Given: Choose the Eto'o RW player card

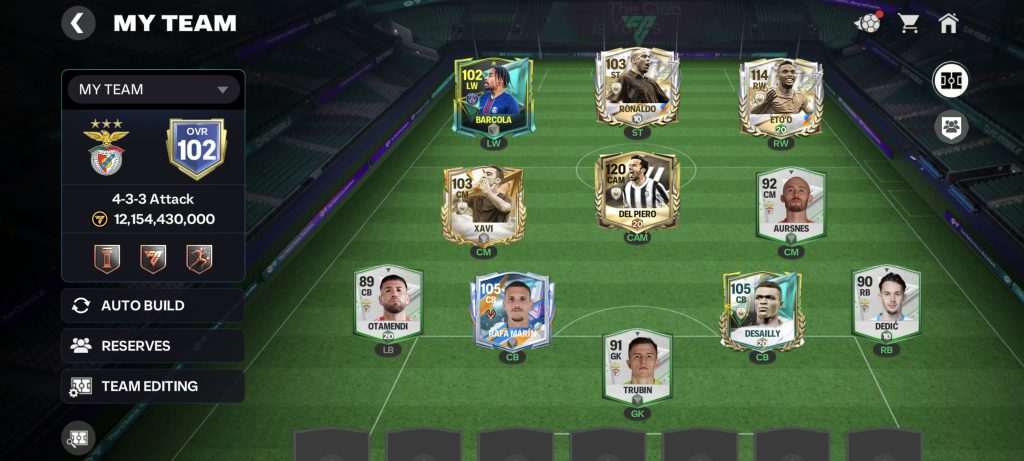Looking at the screenshot, I should click(781, 96).
